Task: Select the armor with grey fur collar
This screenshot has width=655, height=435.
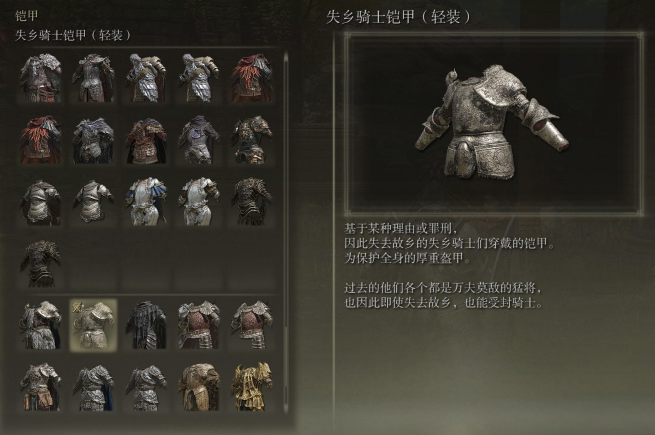Action: pos(41,323)
